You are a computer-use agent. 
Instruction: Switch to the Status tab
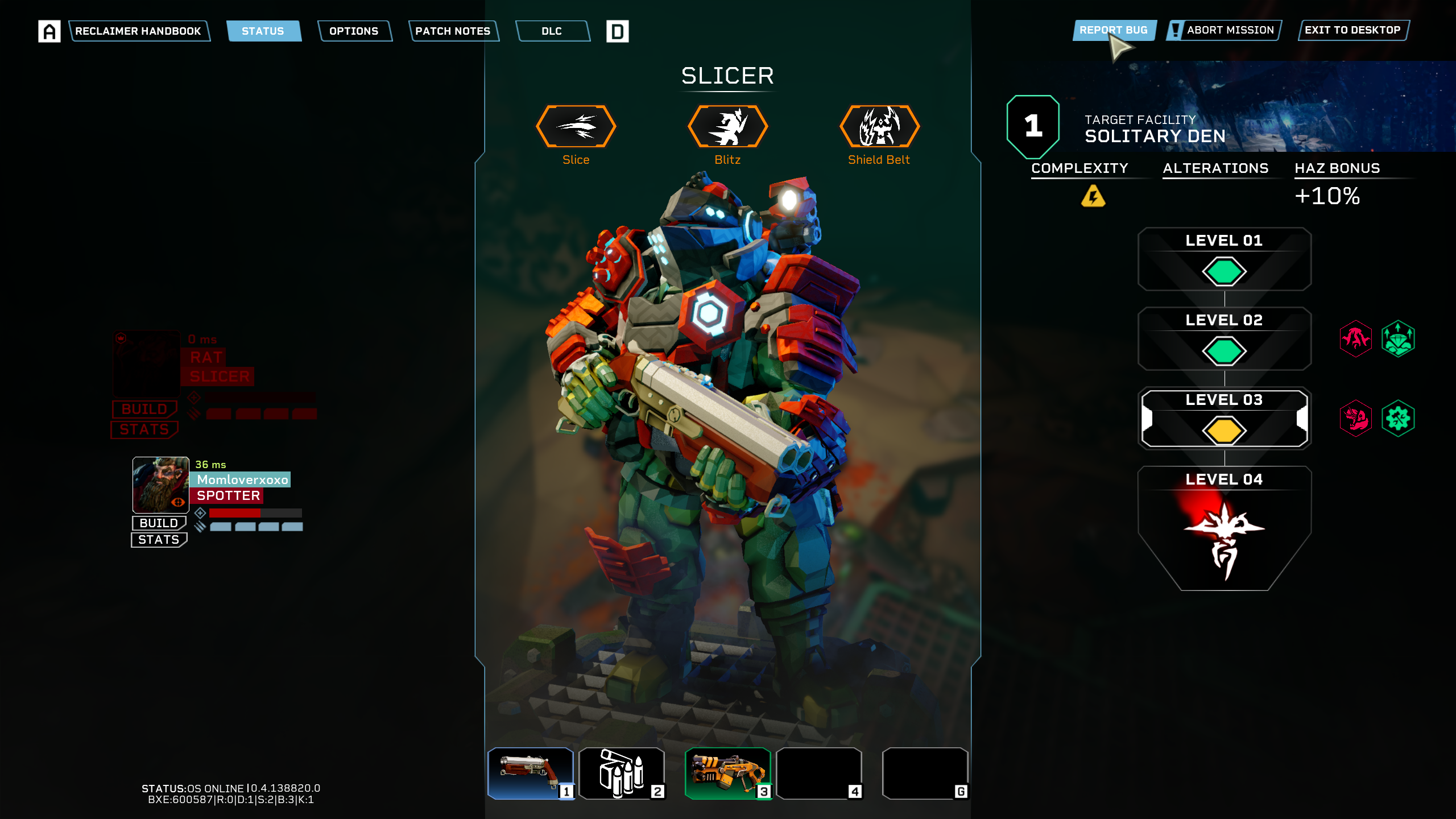263,31
